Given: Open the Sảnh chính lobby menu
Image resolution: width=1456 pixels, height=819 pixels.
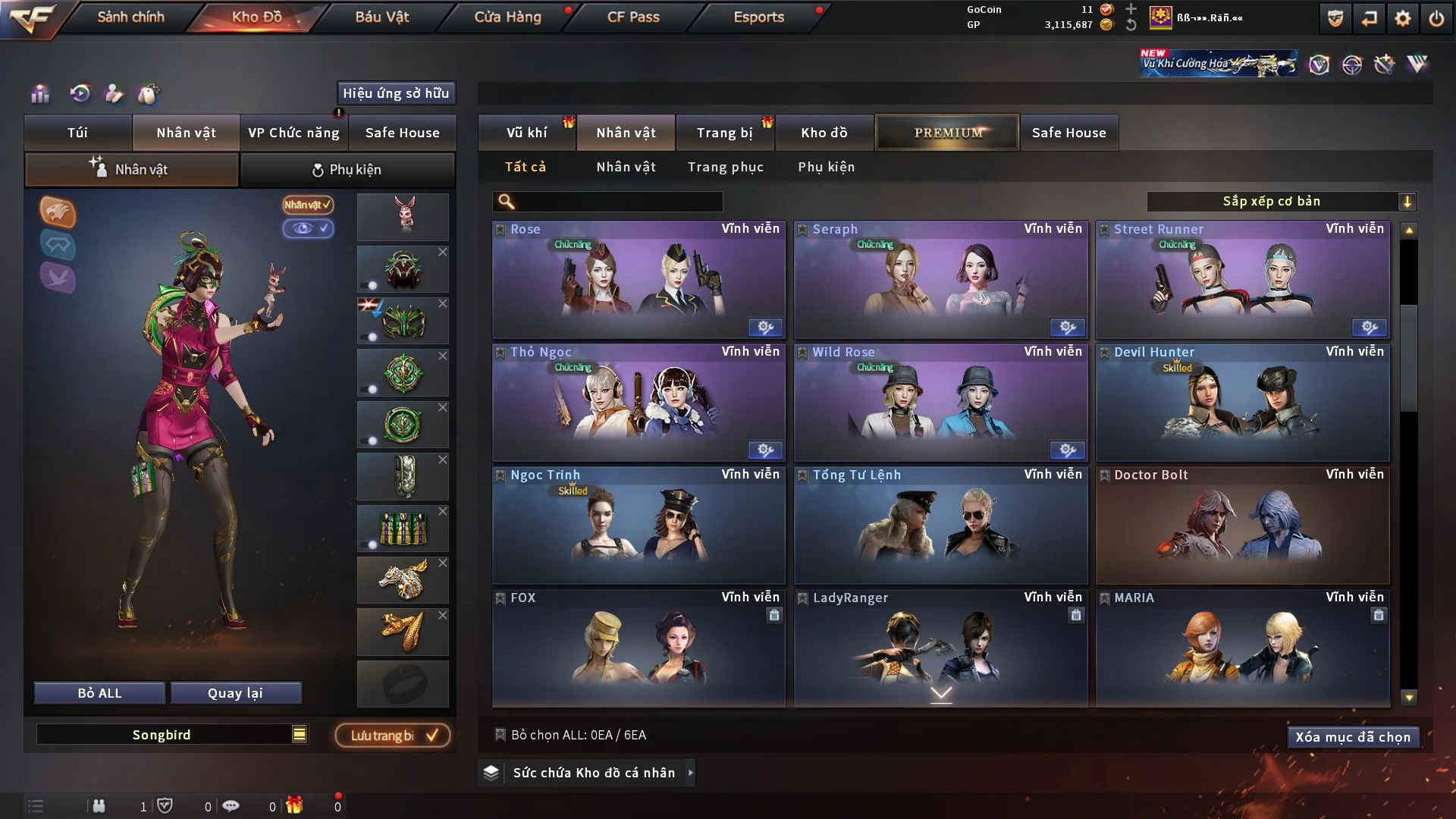Looking at the screenshot, I should point(130,17).
